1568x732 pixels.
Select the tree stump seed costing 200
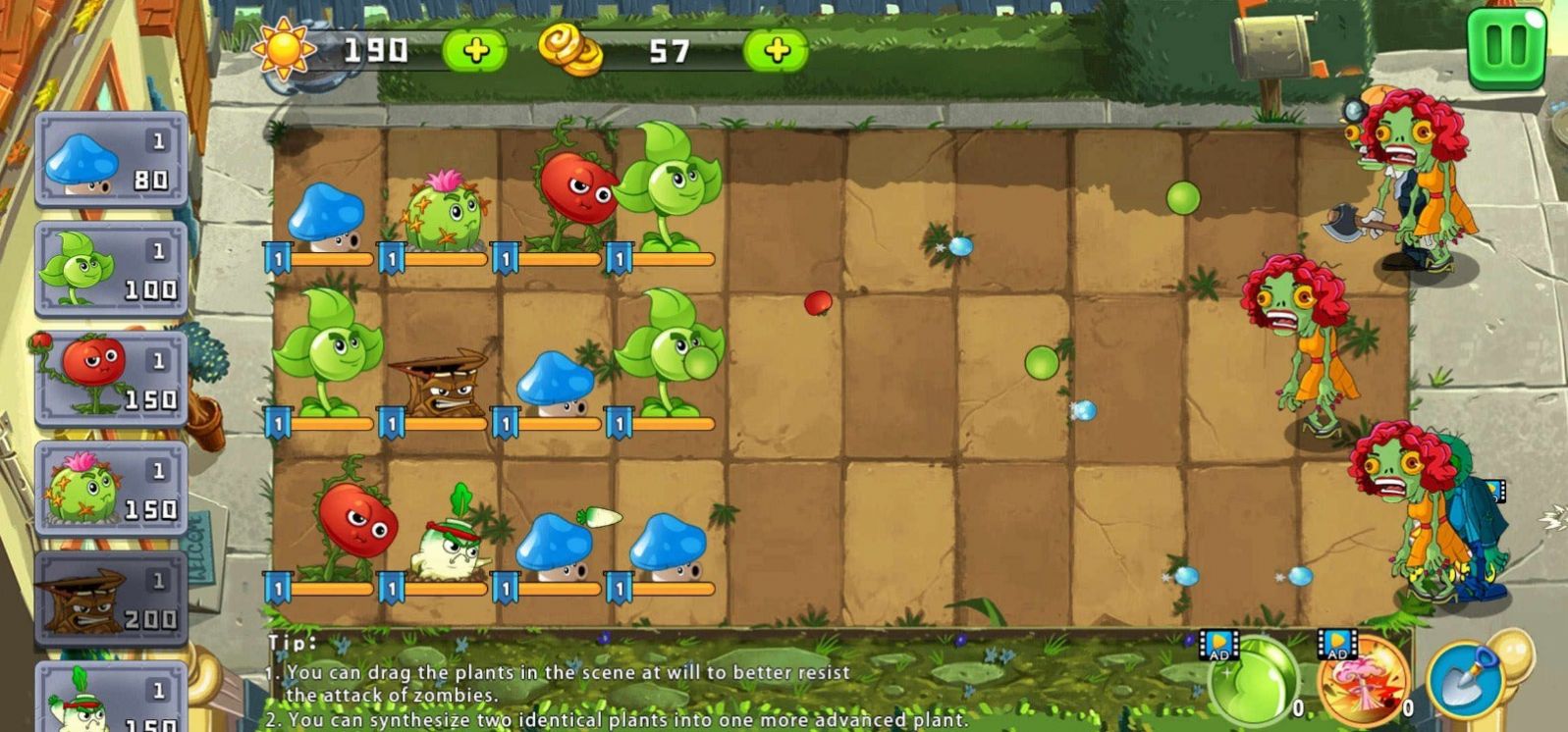[110, 597]
